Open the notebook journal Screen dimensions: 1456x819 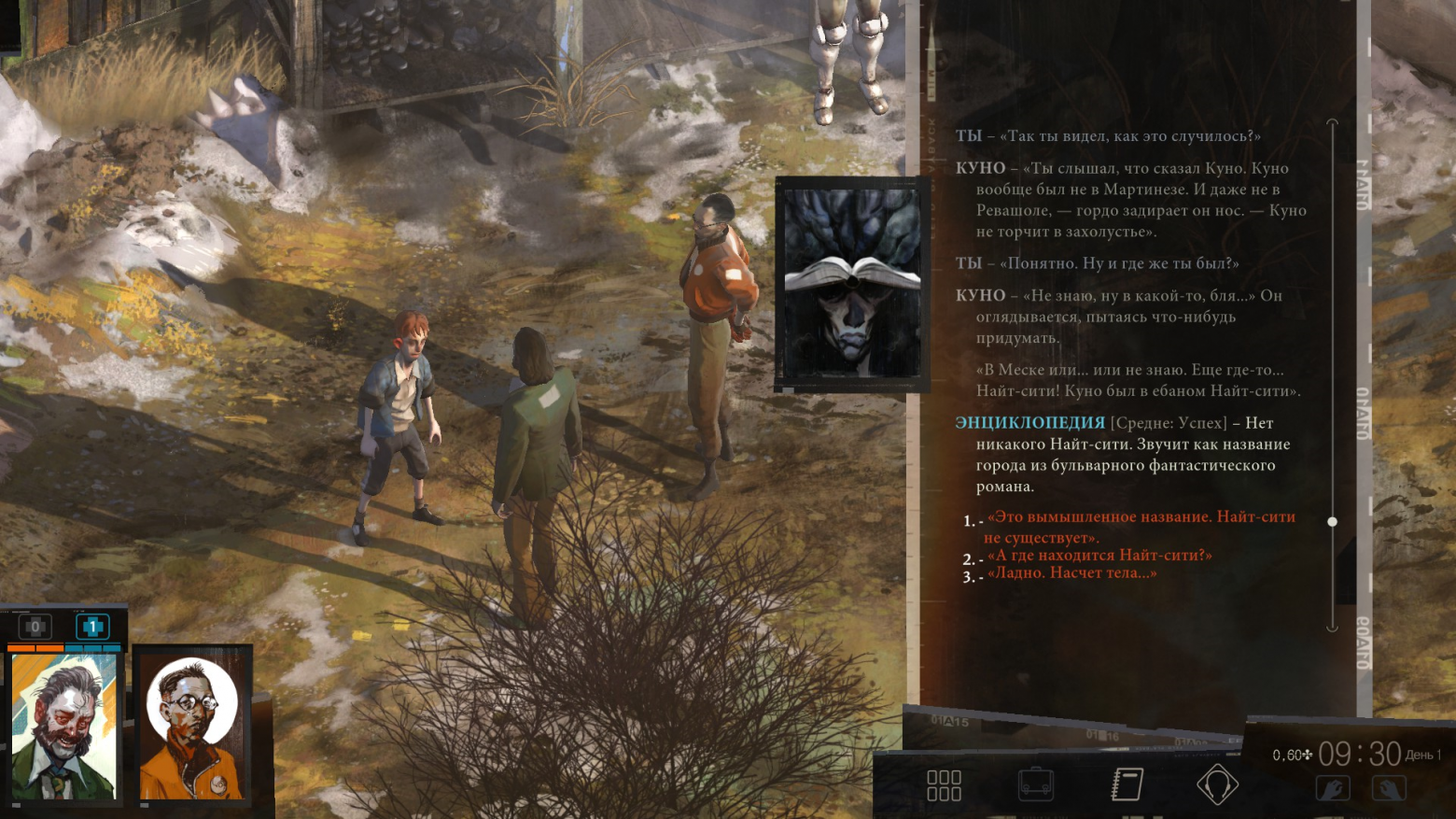tap(1127, 785)
